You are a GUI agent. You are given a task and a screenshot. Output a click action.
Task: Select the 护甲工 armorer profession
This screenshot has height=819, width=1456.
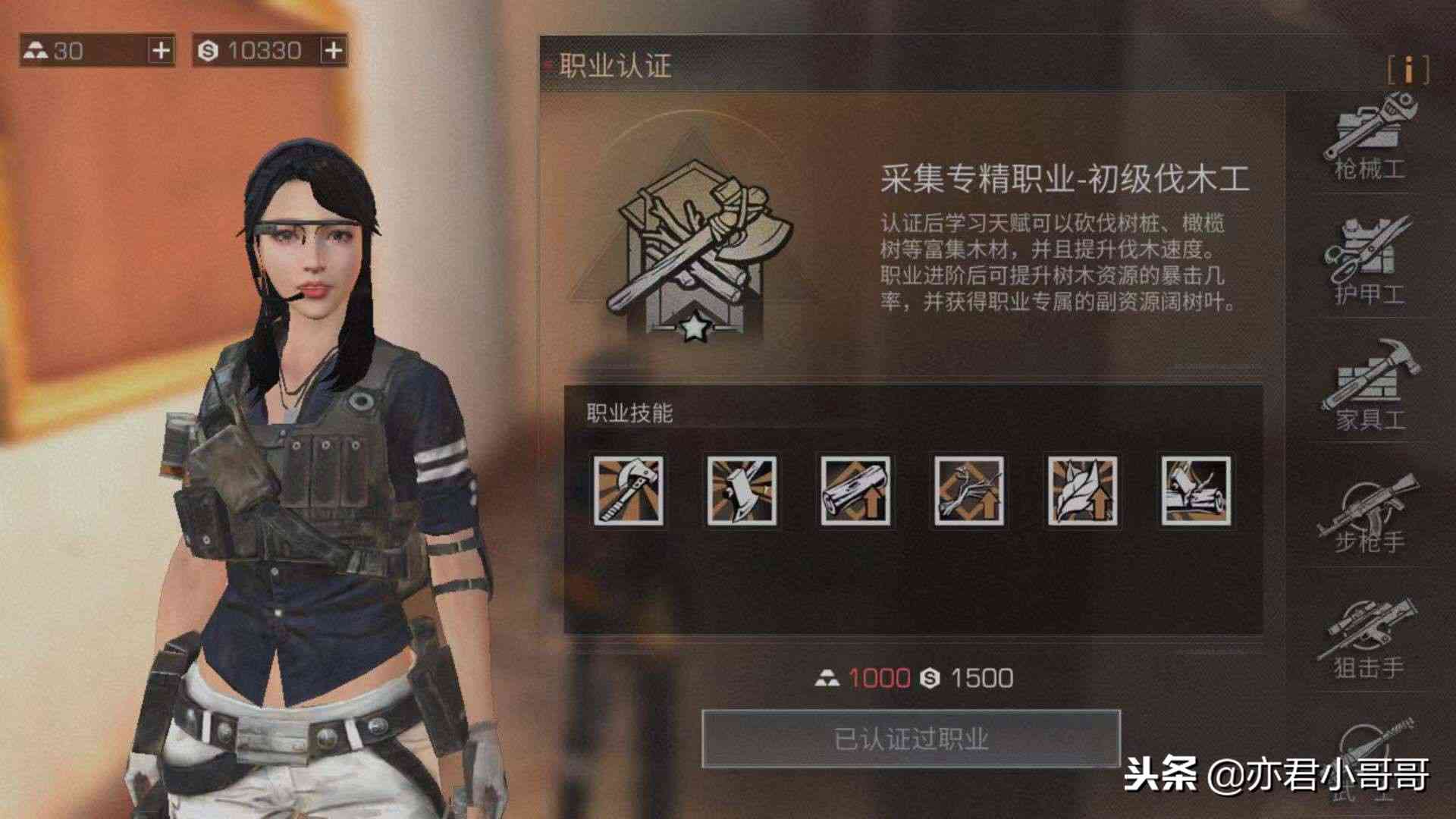pyautogui.click(x=1370, y=262)
